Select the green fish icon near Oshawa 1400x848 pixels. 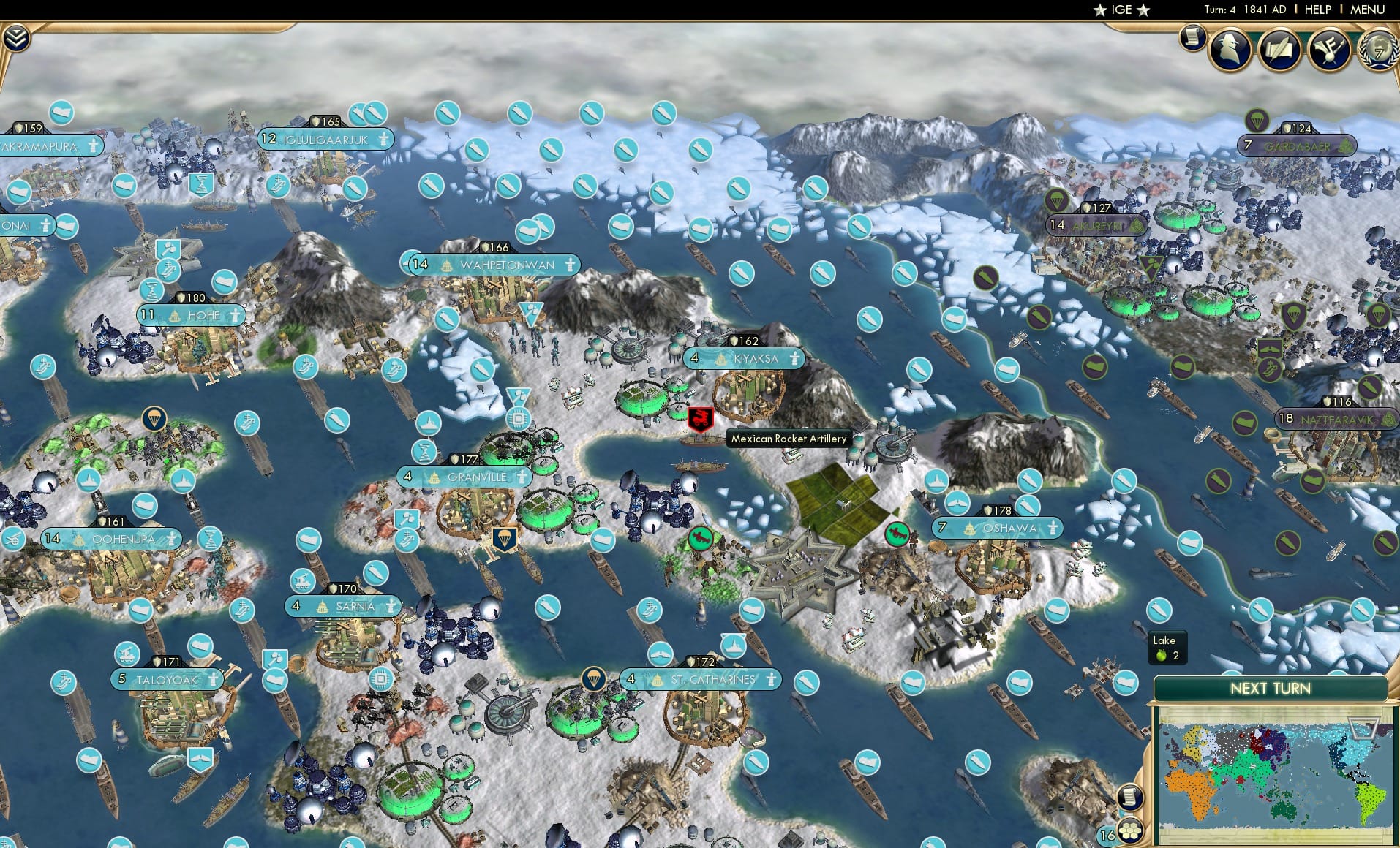click(x=897, y=534)
